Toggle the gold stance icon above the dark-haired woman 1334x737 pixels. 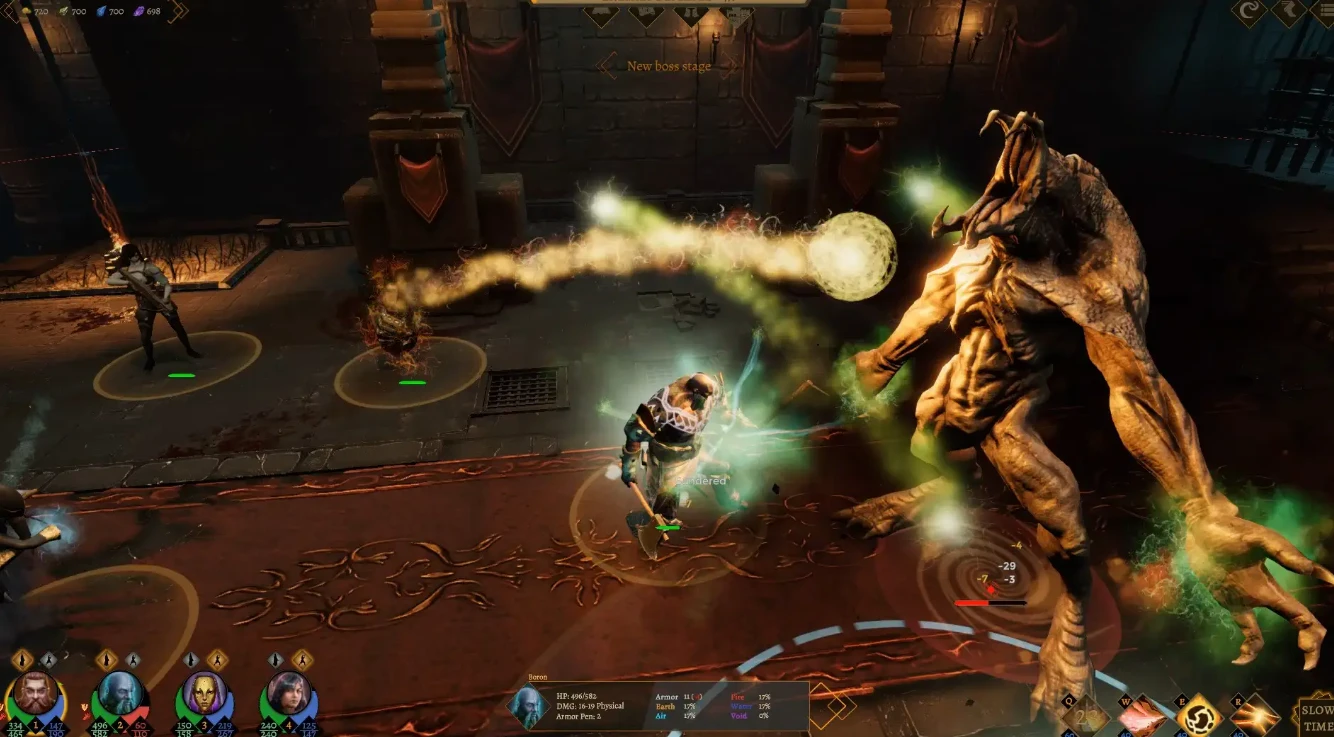(x=300, y=660)
